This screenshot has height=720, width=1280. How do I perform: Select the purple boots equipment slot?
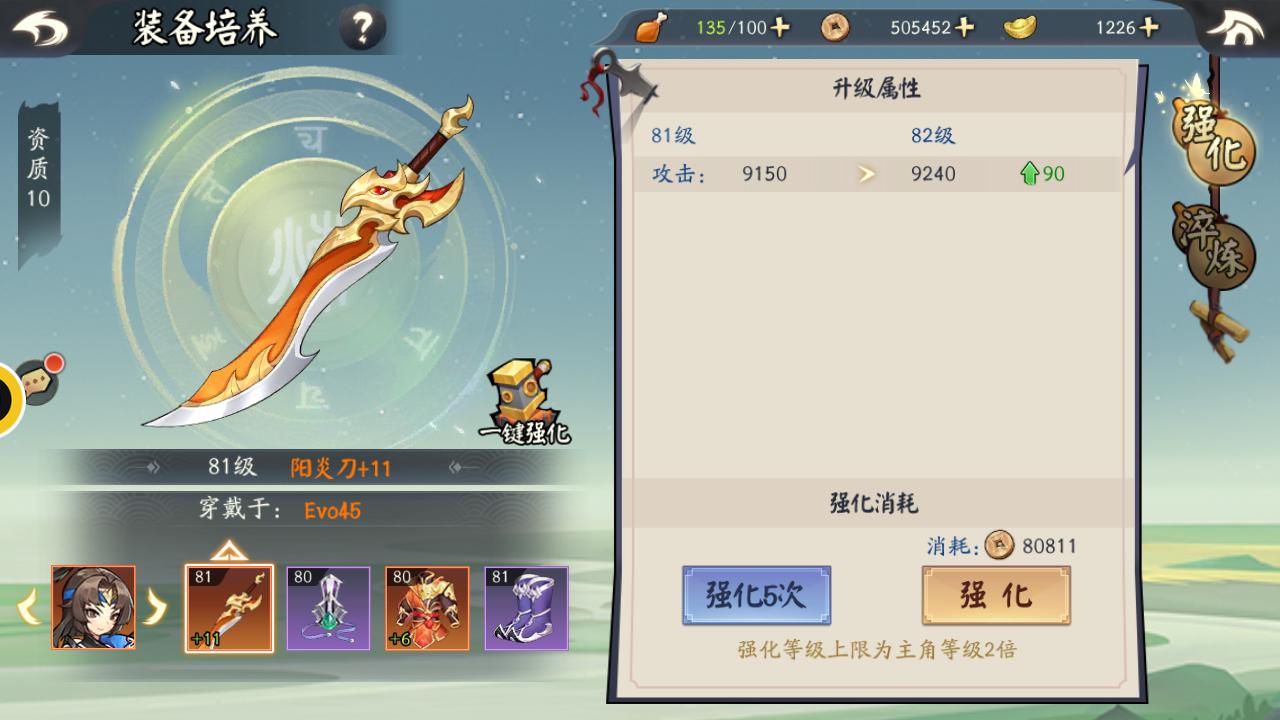526,608
